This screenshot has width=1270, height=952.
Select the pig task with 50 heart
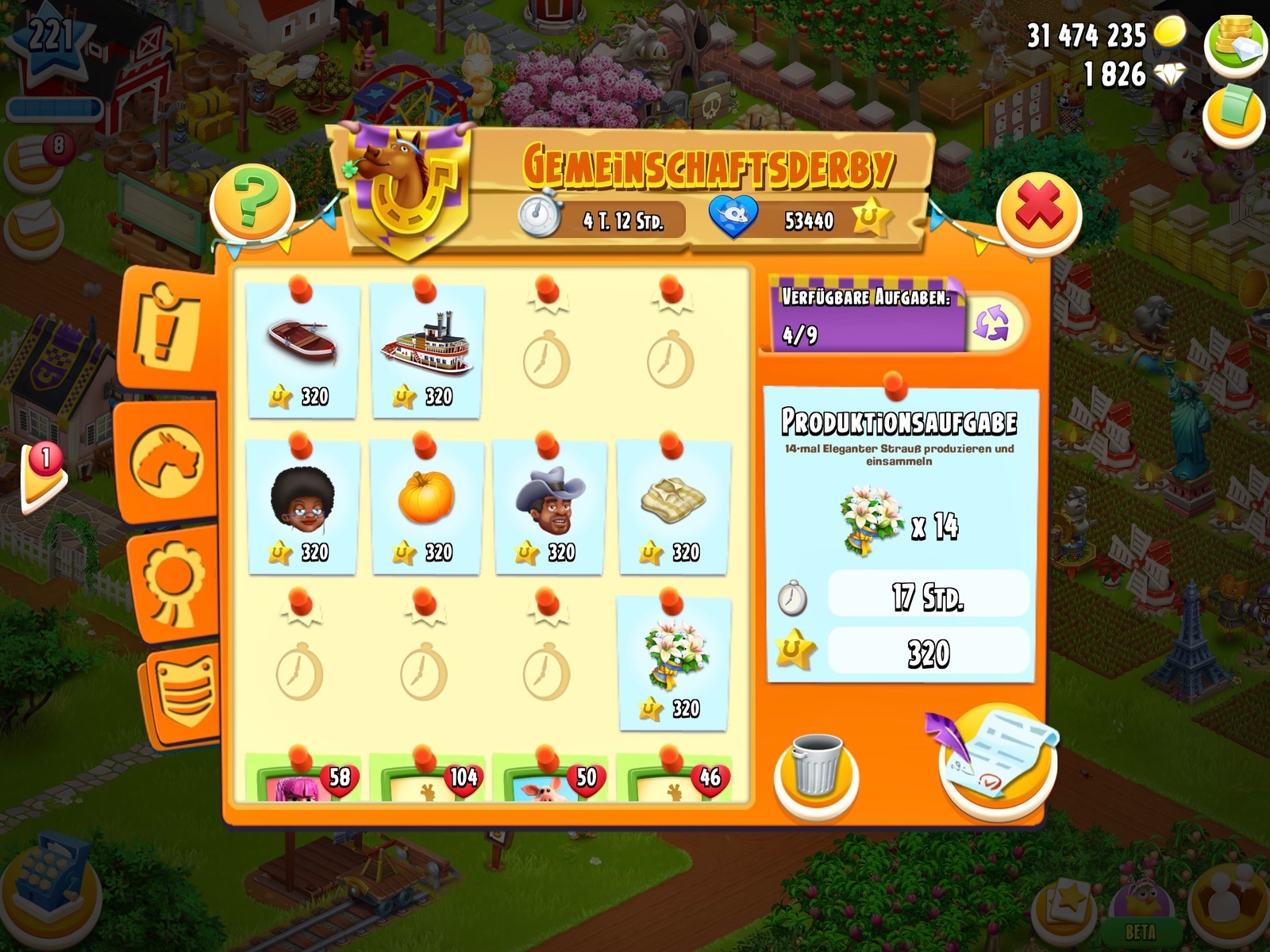550,781
